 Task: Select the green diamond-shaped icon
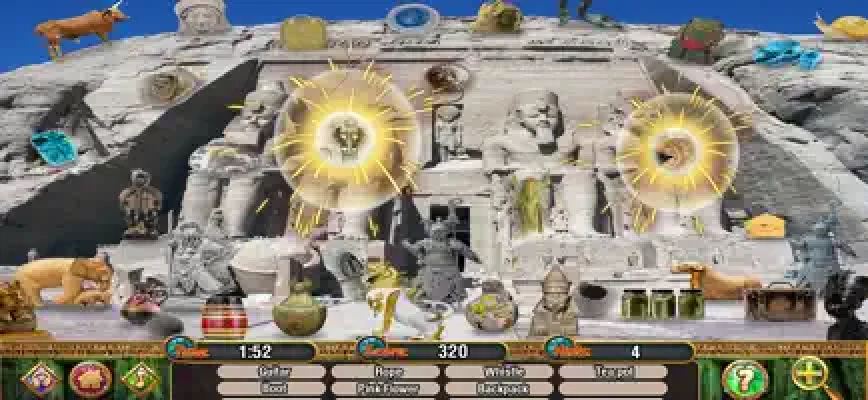coord(139,379)
